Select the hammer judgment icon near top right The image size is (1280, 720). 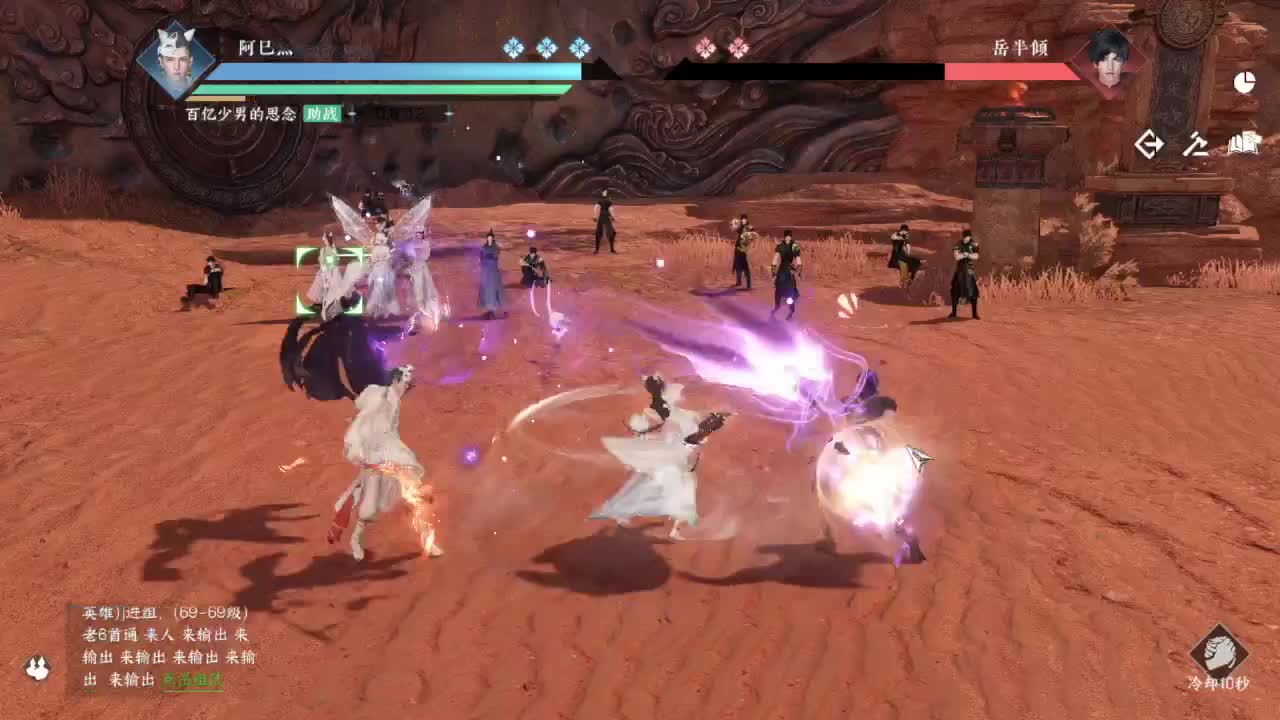click(1194, 144)
